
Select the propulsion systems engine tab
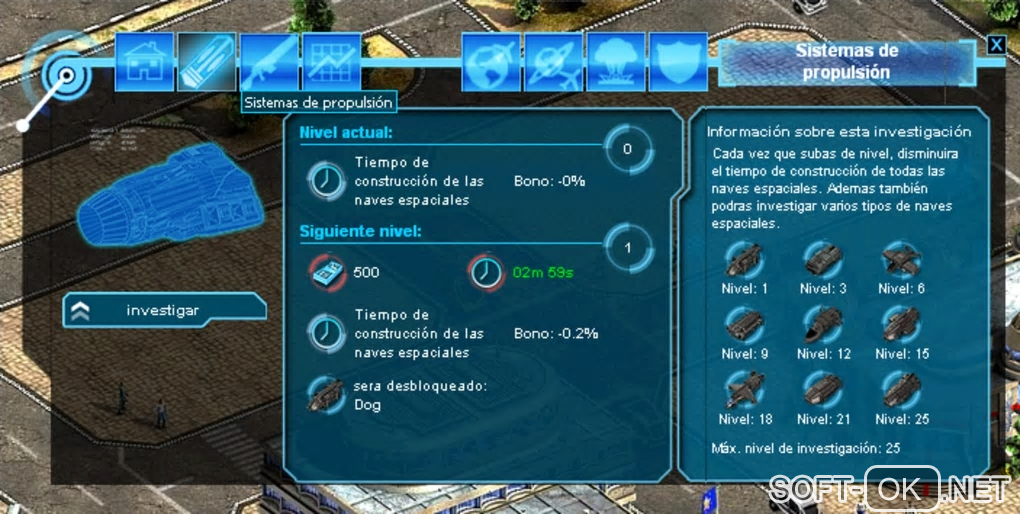pyautogui.click(x=207, y=62)
